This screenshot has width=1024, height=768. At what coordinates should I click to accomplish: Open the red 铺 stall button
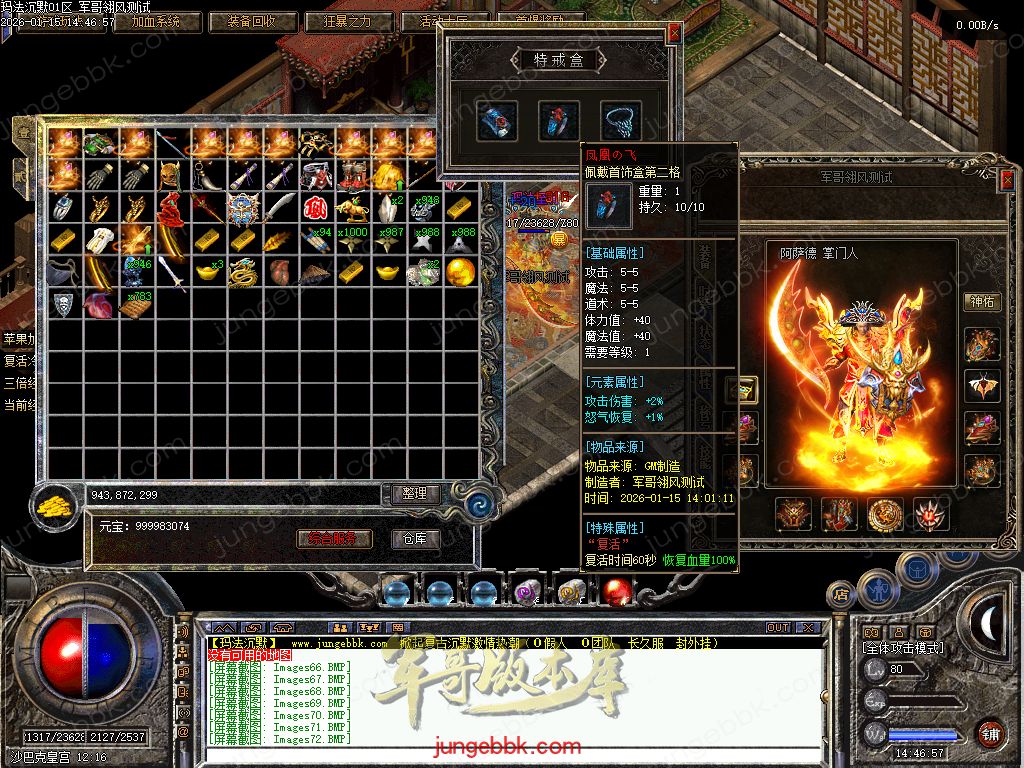tap(989, 733)
